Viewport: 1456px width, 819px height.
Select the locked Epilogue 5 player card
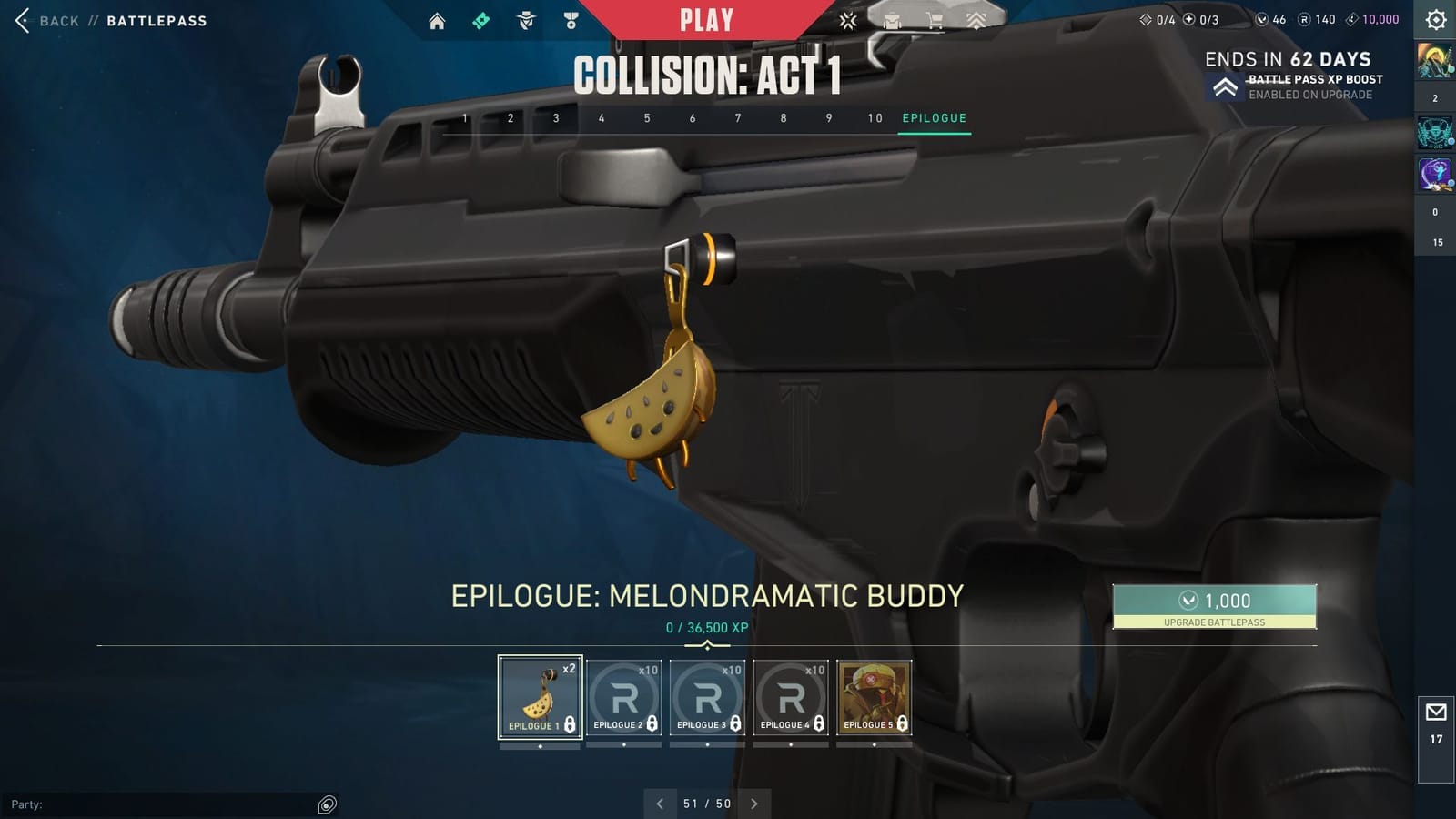(874, 696)
